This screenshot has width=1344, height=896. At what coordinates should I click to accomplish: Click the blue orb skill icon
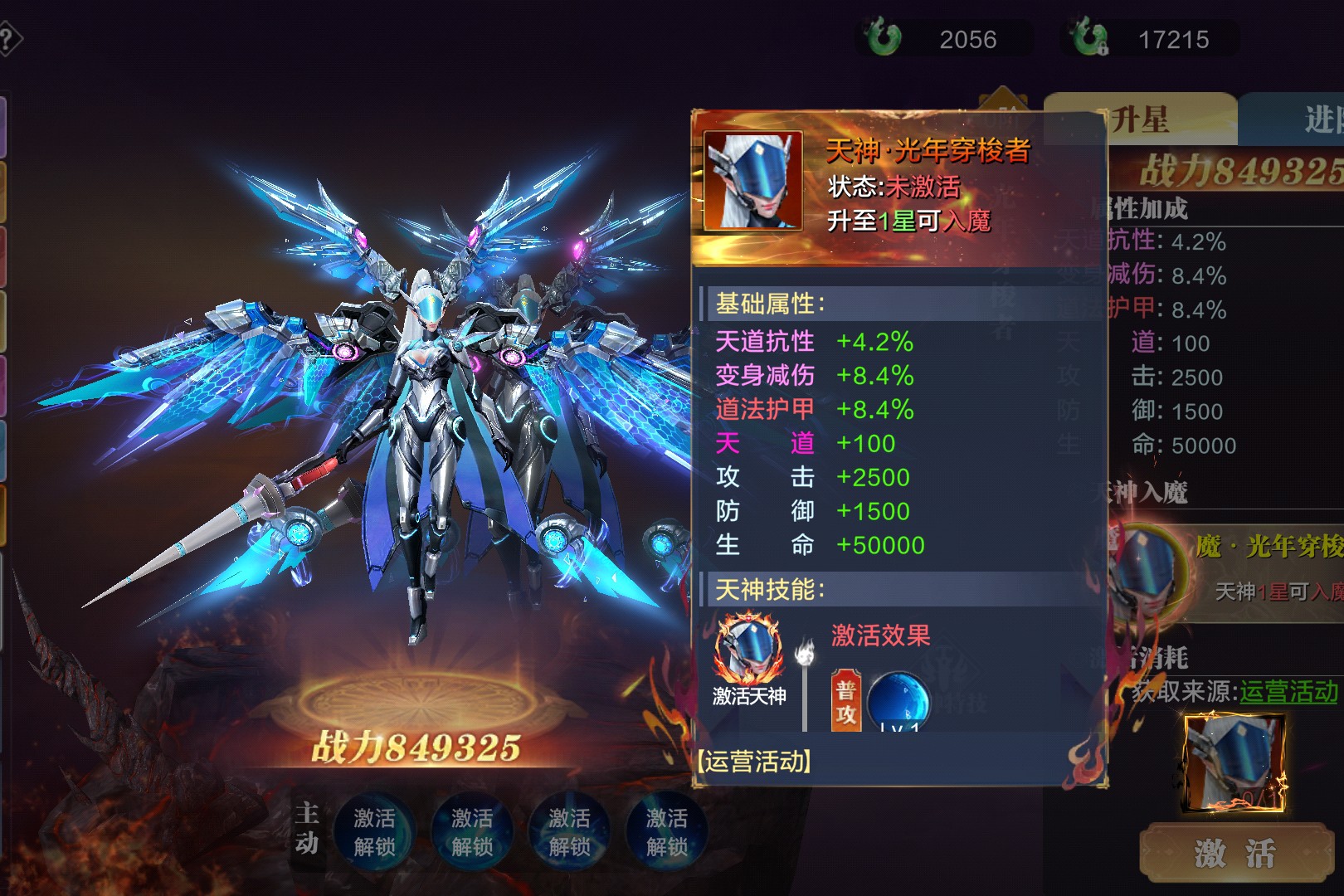898,702
